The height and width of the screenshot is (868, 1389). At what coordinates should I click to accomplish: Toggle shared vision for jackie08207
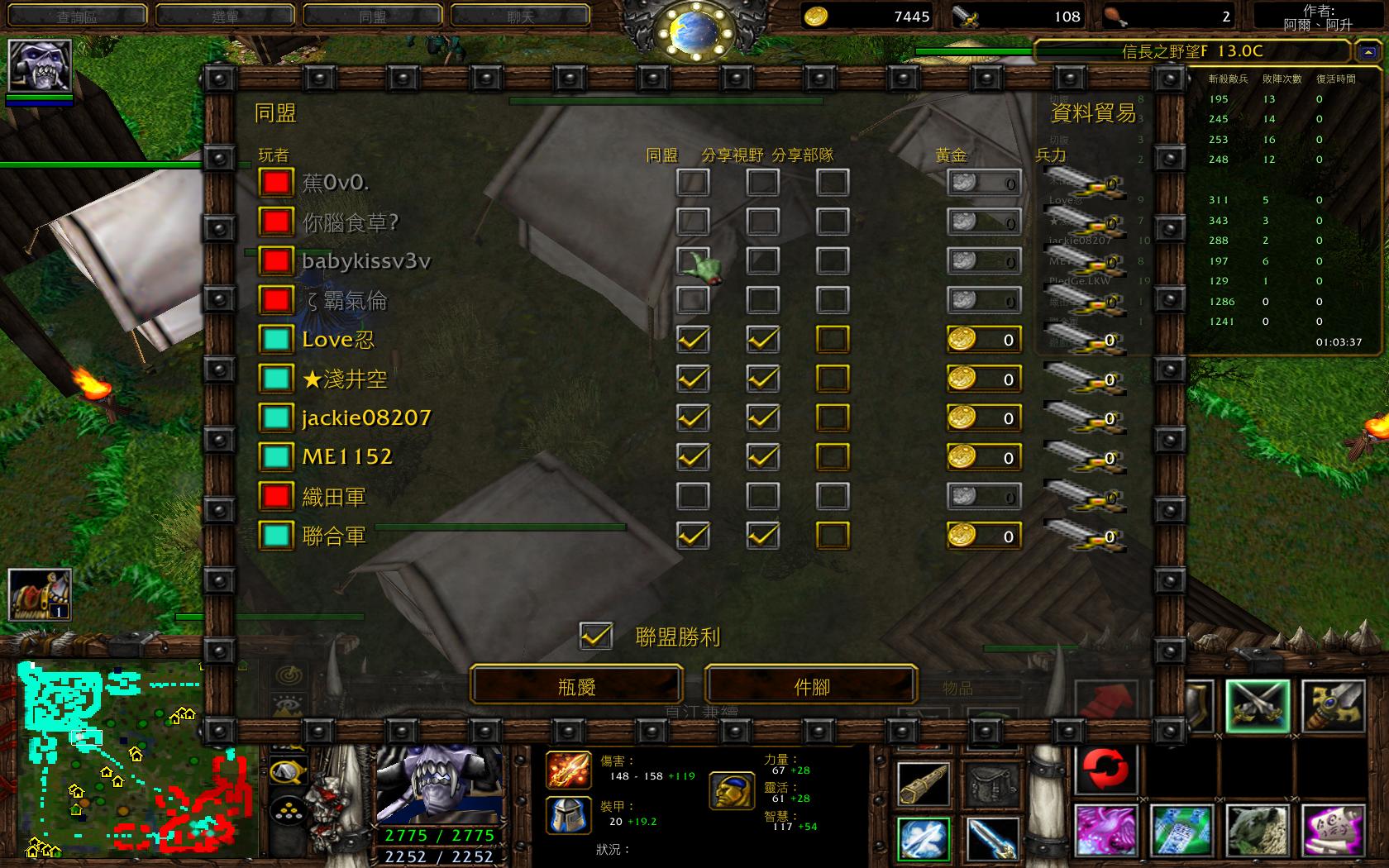tap(762, 418)
